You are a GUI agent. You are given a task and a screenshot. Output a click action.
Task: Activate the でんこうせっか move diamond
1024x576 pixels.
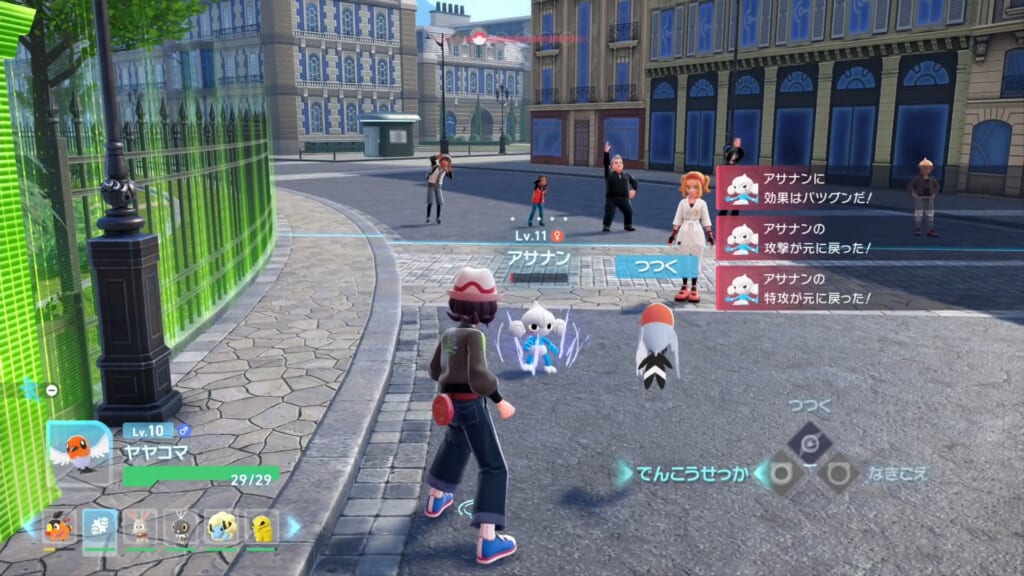point(780,472)
